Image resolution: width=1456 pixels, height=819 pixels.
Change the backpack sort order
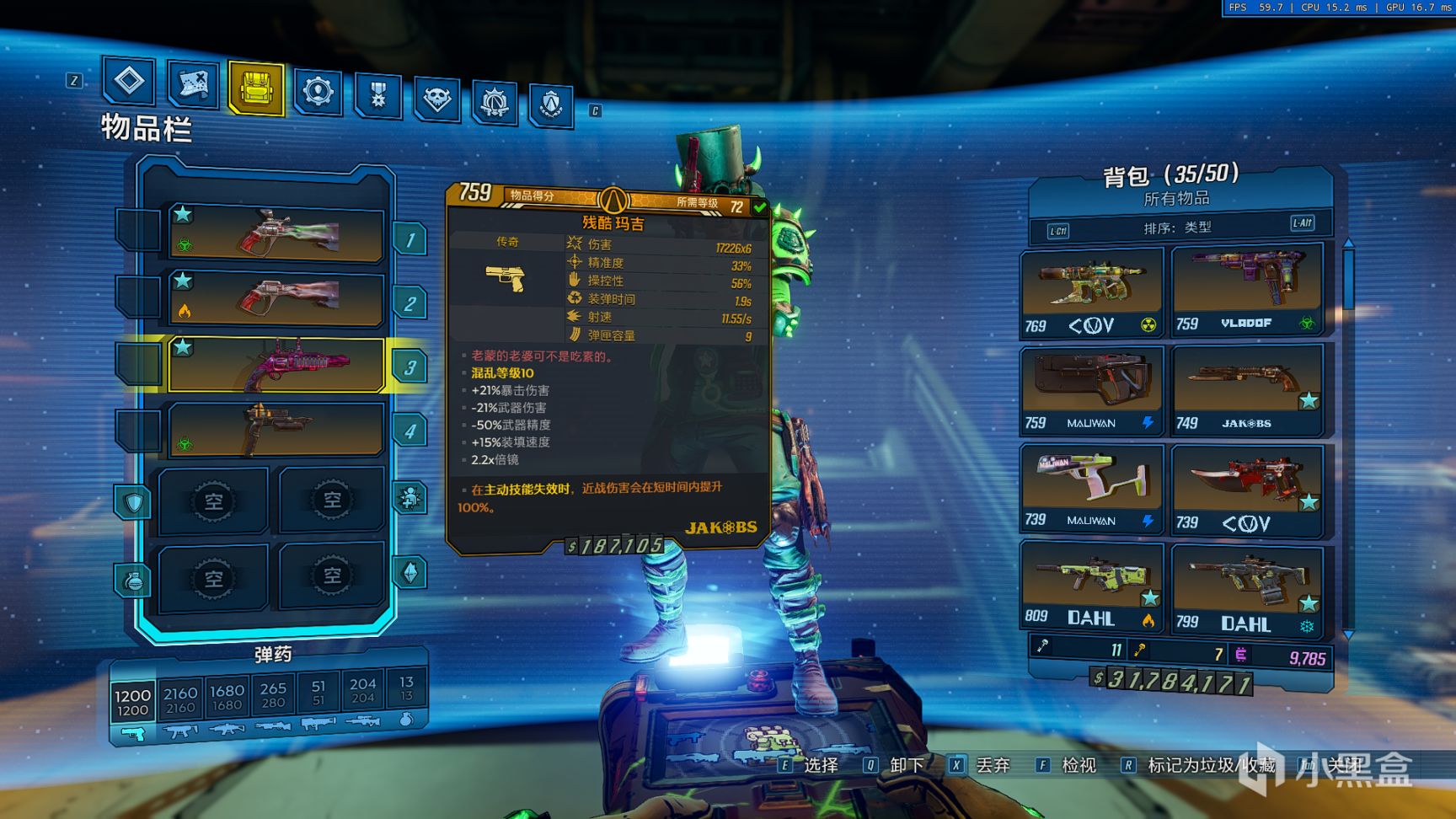click(1177, 227)
